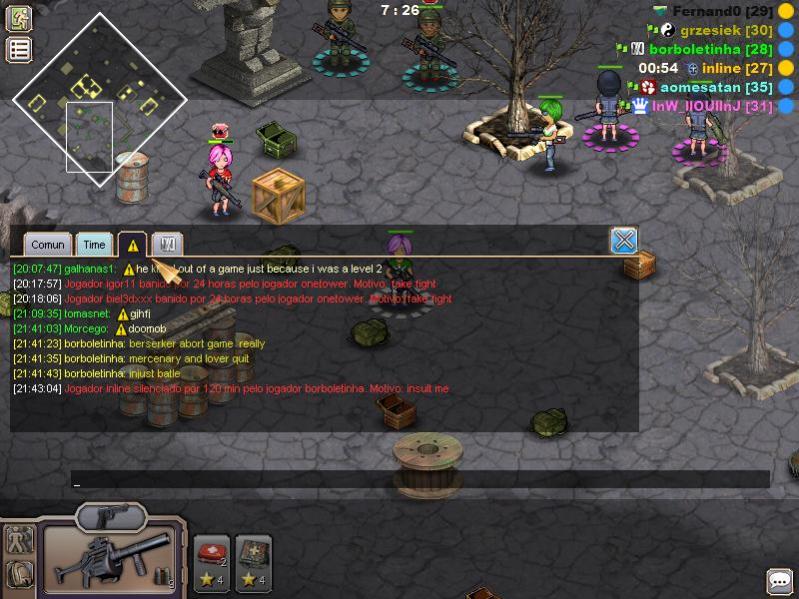This screenshot has height=599, width=799.
Task: Switch to the Time chat tab
Action: click(x=95, y=244)
